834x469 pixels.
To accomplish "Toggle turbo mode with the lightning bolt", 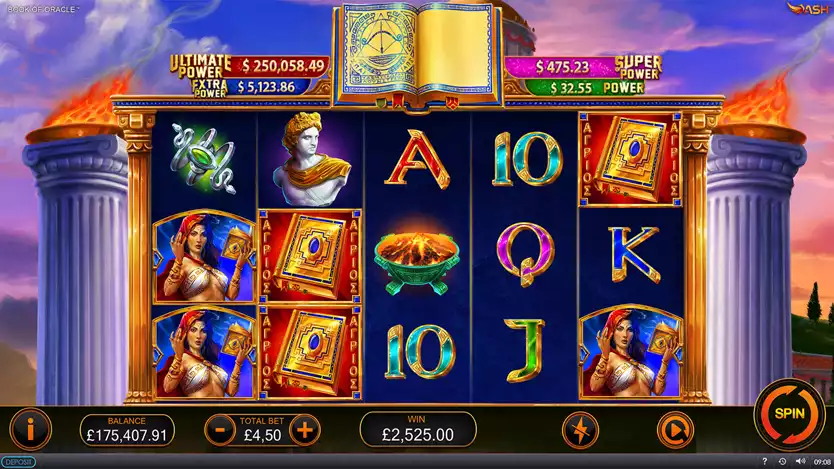I will coord(581,430).
